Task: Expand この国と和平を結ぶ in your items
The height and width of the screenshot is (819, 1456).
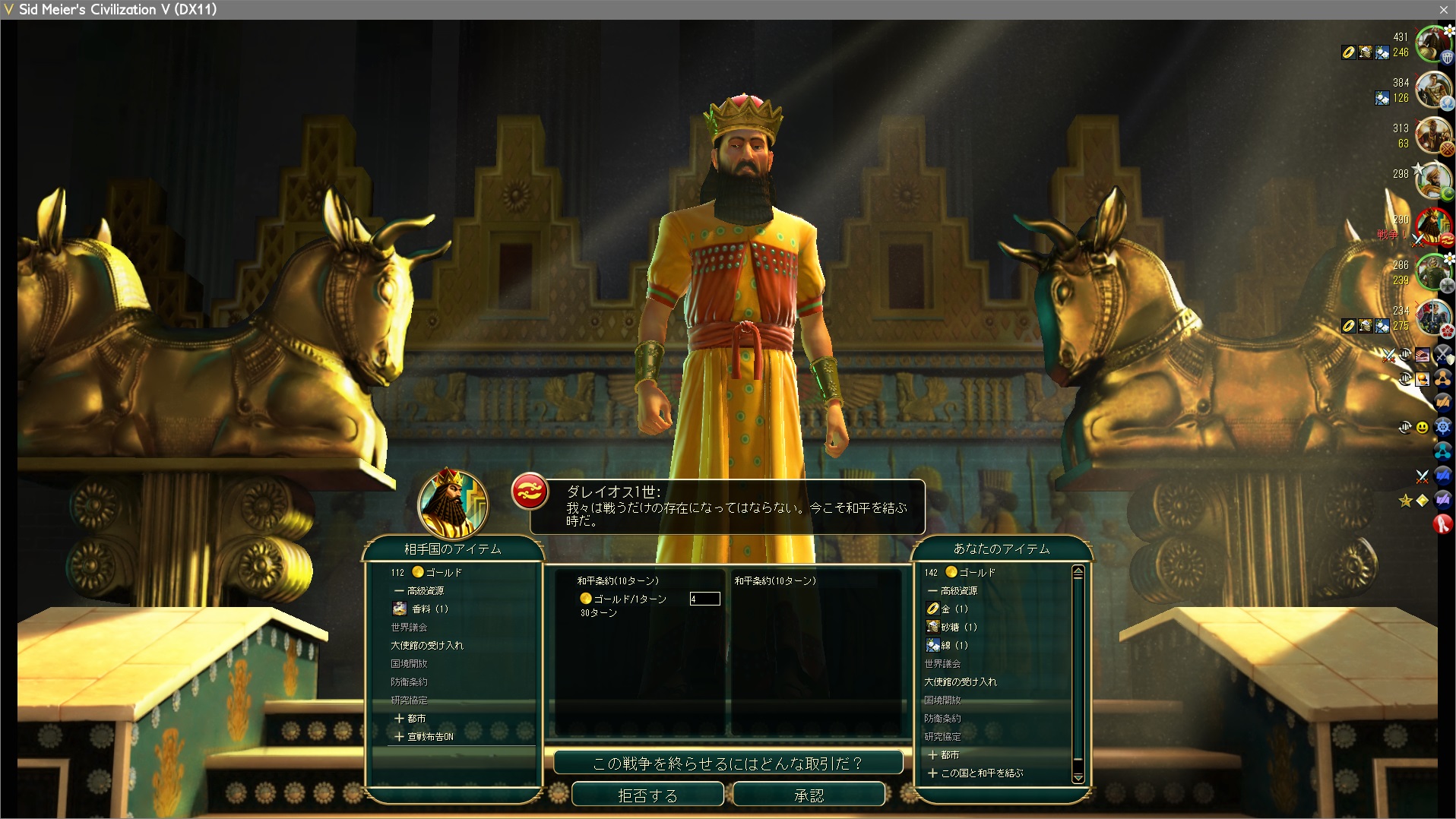Action: tap(976, 773)
